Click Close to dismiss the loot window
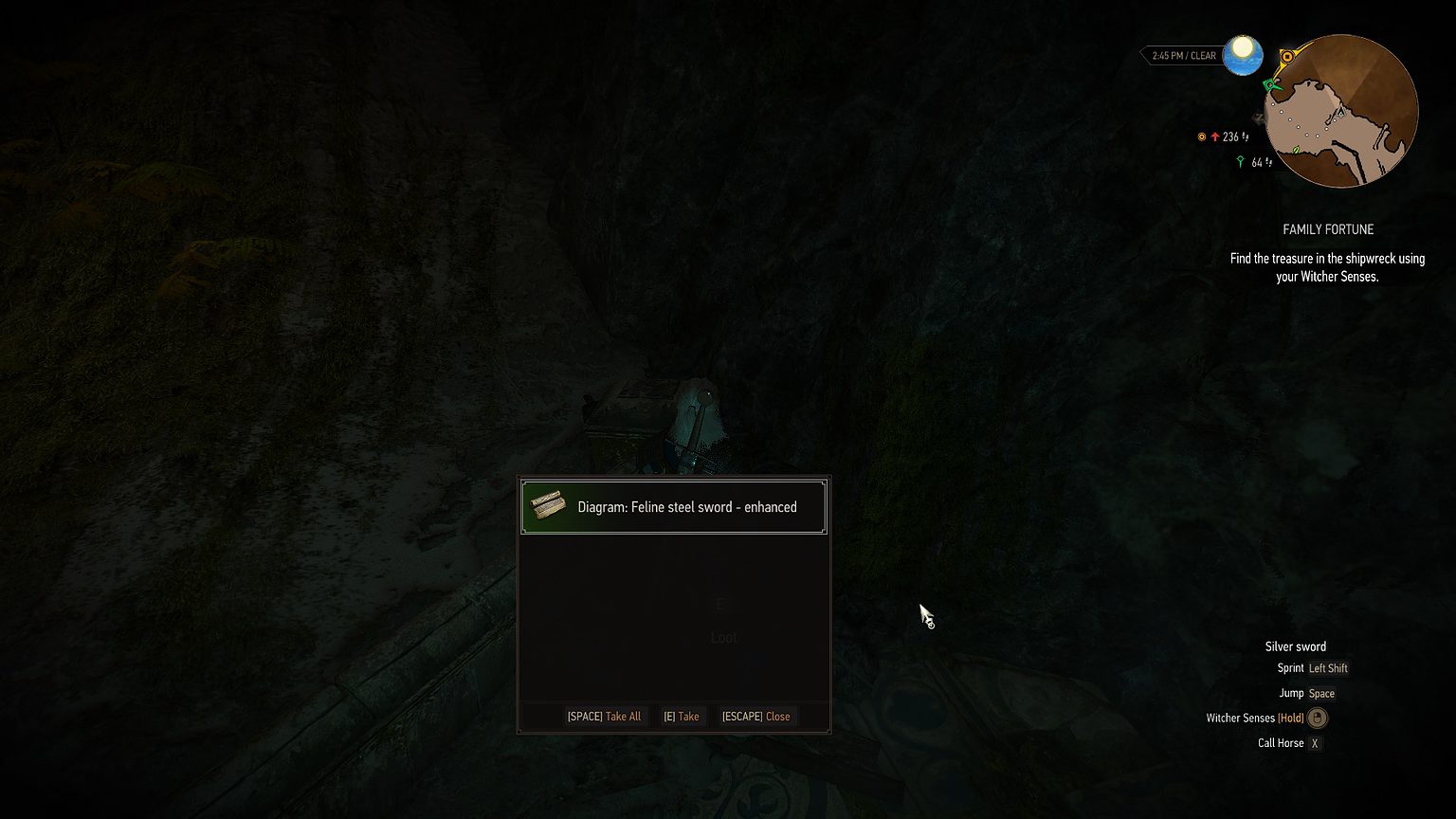1456x819 pixels. [756, 717]
